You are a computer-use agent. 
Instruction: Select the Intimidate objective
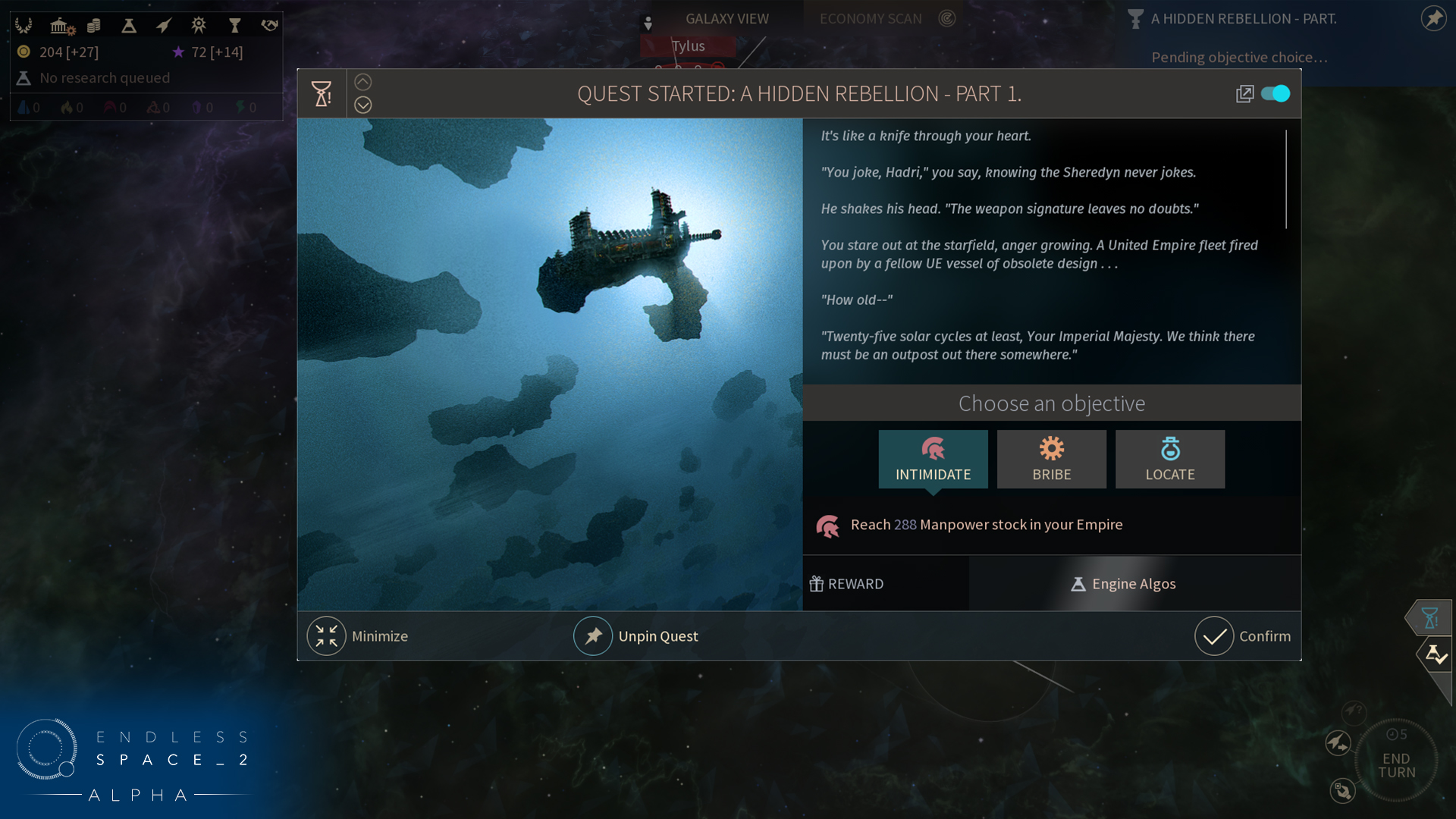tap(933, 459)
